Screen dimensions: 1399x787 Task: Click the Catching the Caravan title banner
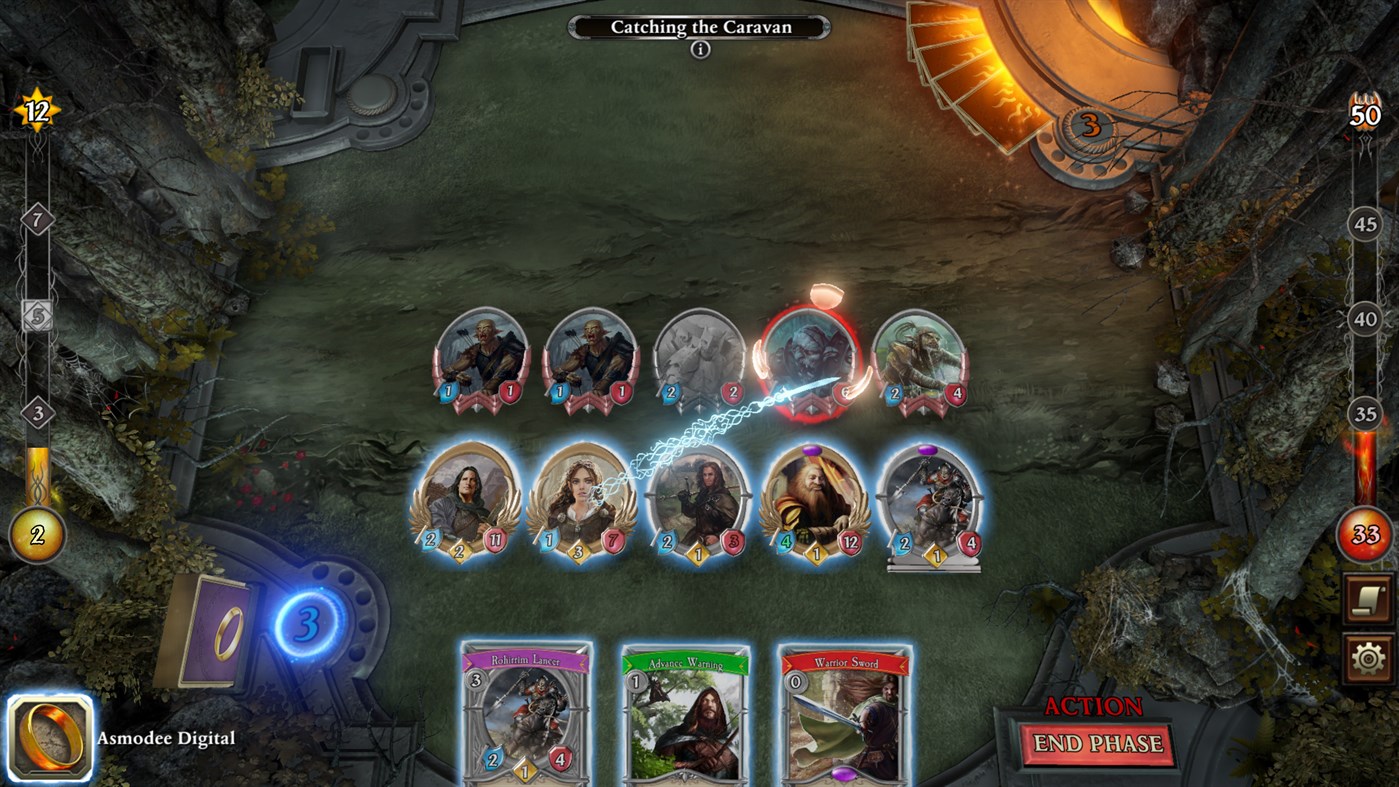click(700, 27)
